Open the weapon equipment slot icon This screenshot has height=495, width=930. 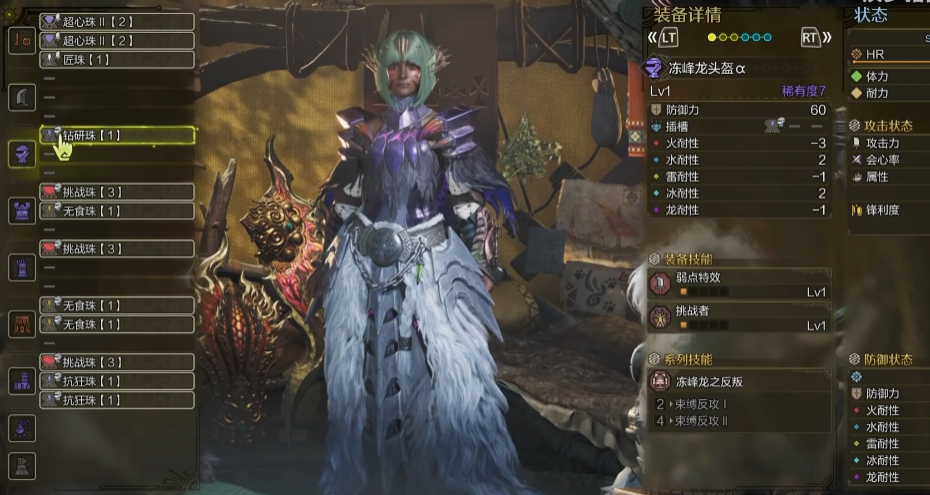[x=22, y=40]
